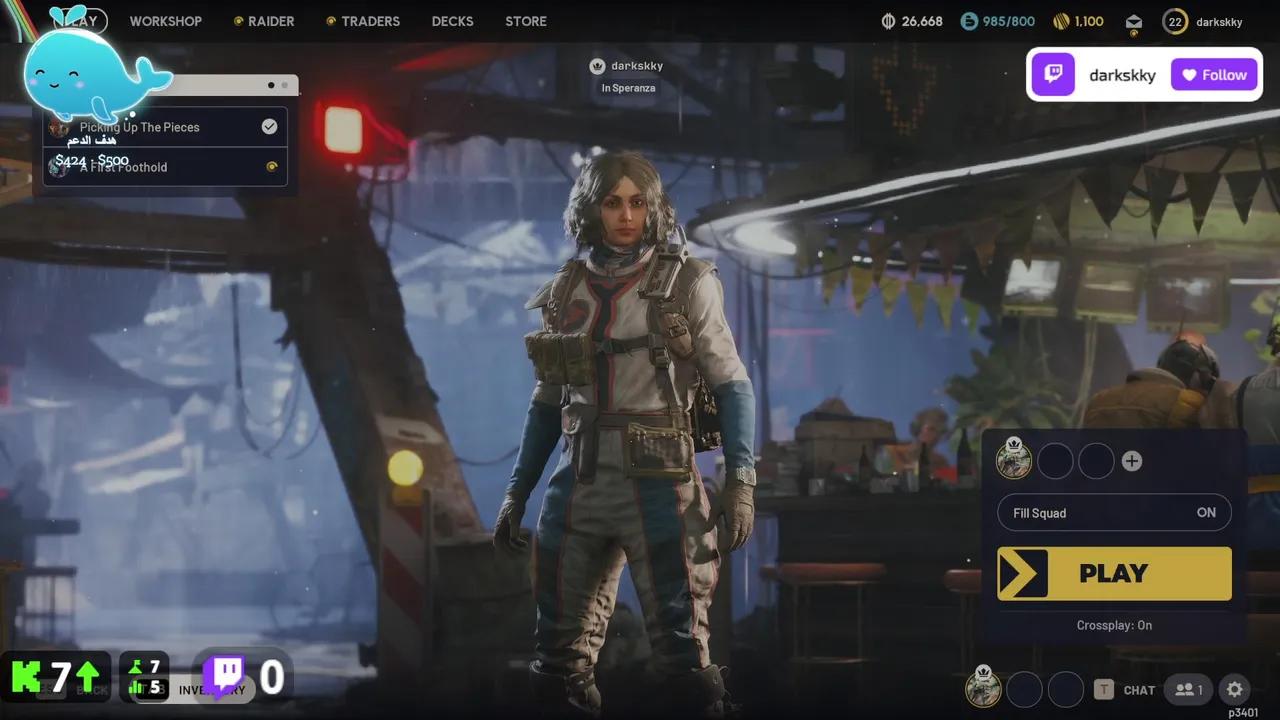Select the second pagination dot on the quest panel
The image size is (1280, 720).
[x=284, y=85]
